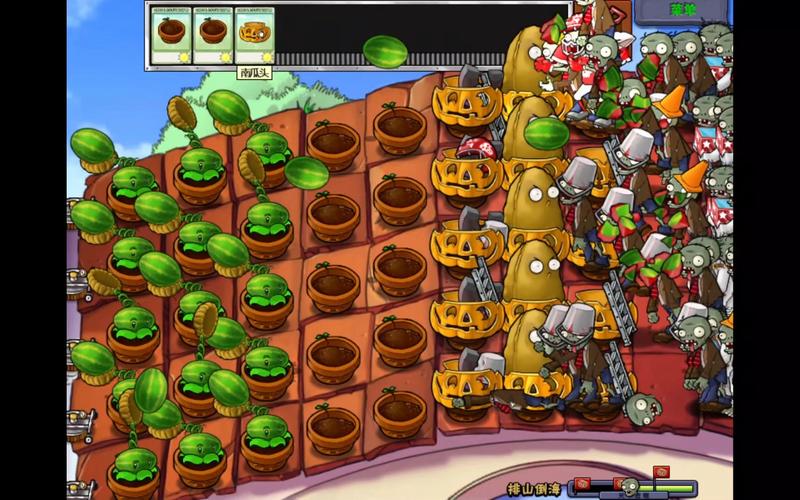
Task: Open the 菜单 menu button
Action: [x=681, y=11]
